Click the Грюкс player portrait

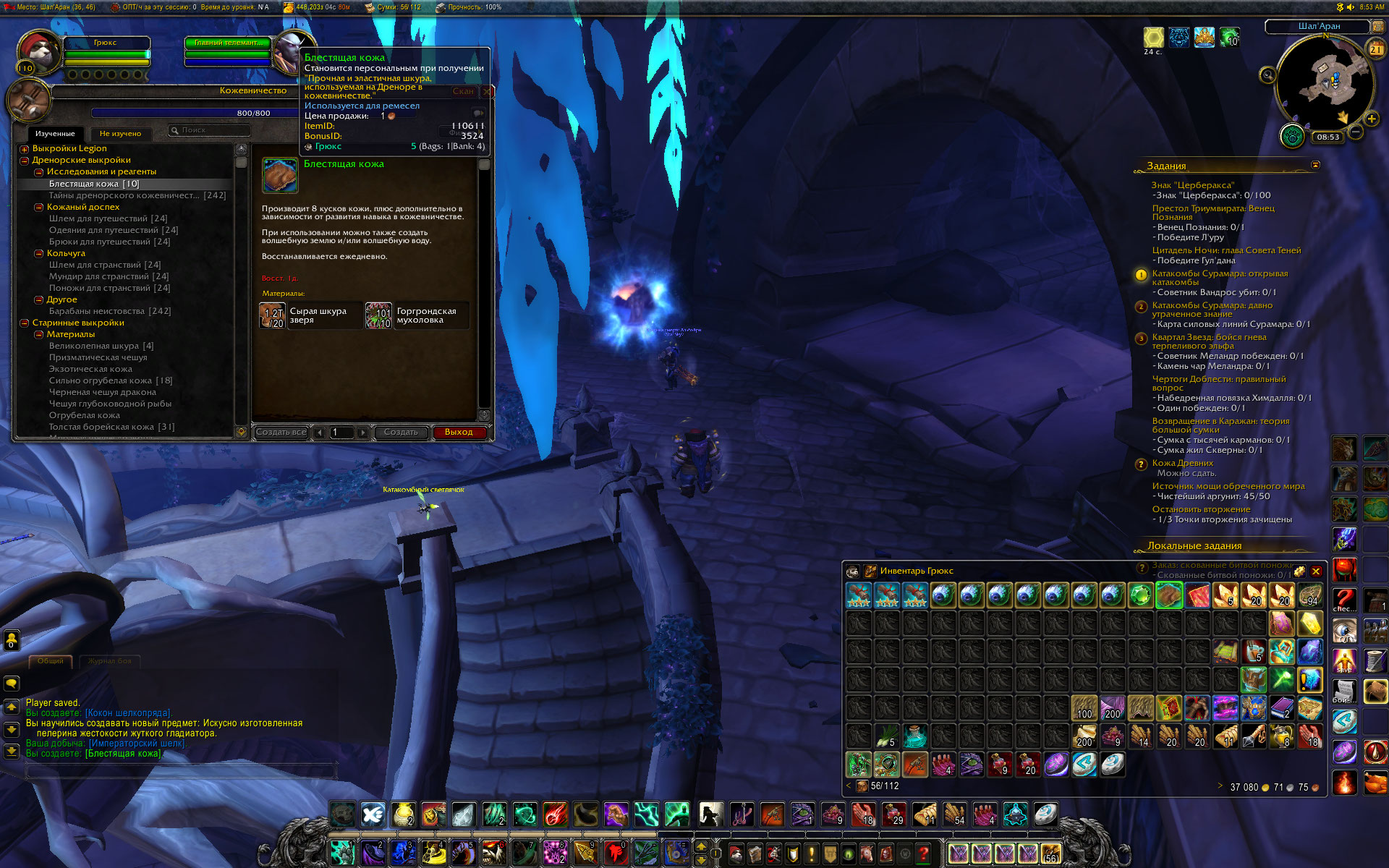(x=38, y=52)
